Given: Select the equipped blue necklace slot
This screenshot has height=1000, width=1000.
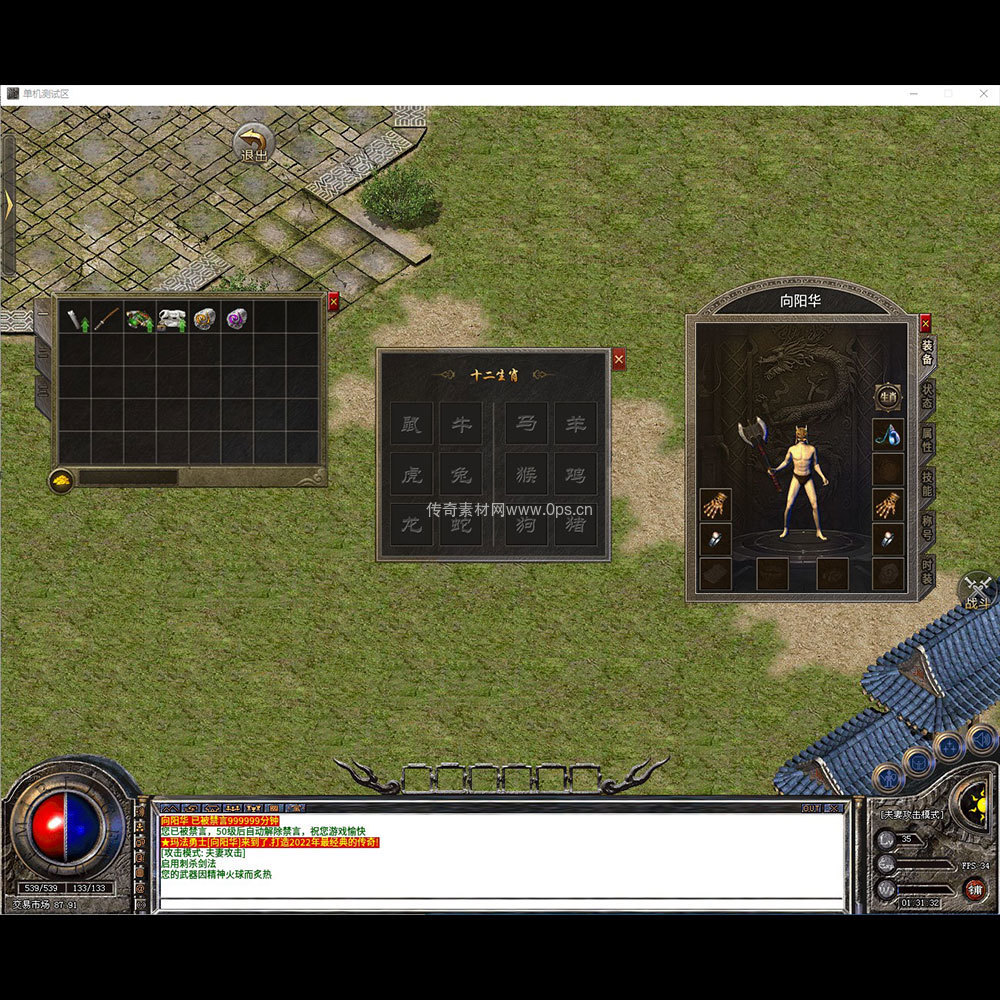Looking at the screenshot, I should (x=888, y=434).
